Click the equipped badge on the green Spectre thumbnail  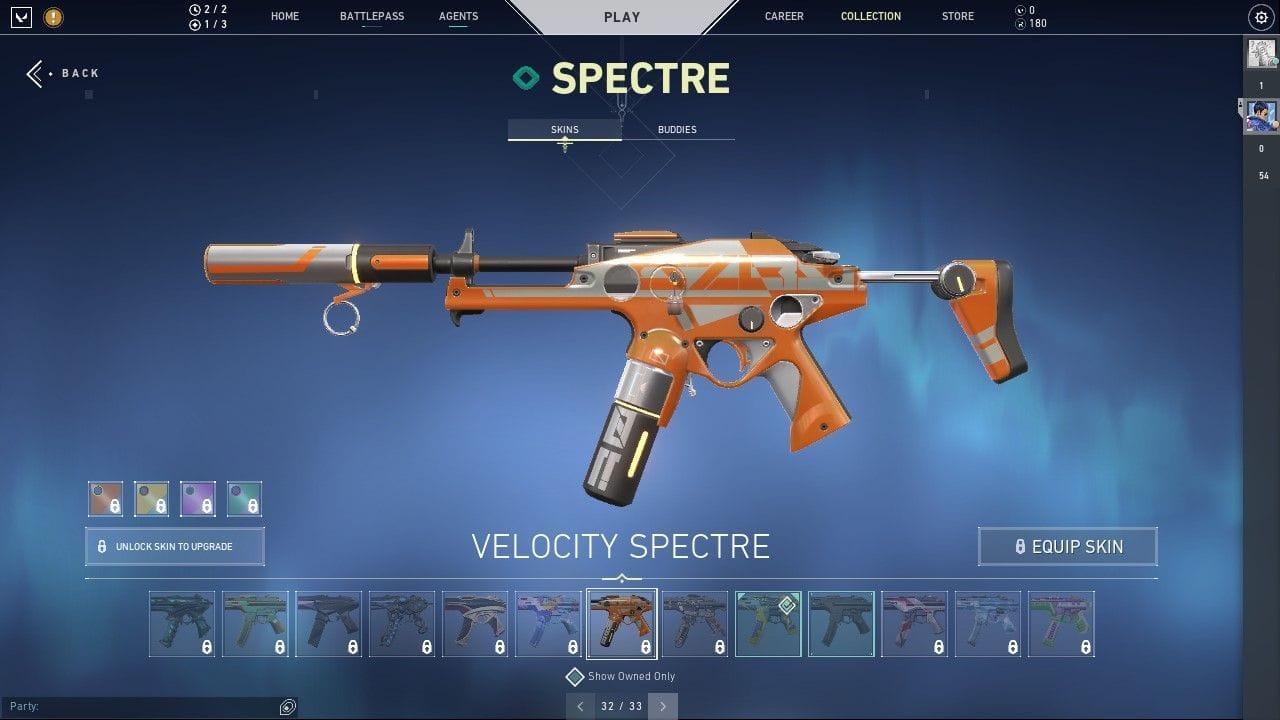click(786, 605)
